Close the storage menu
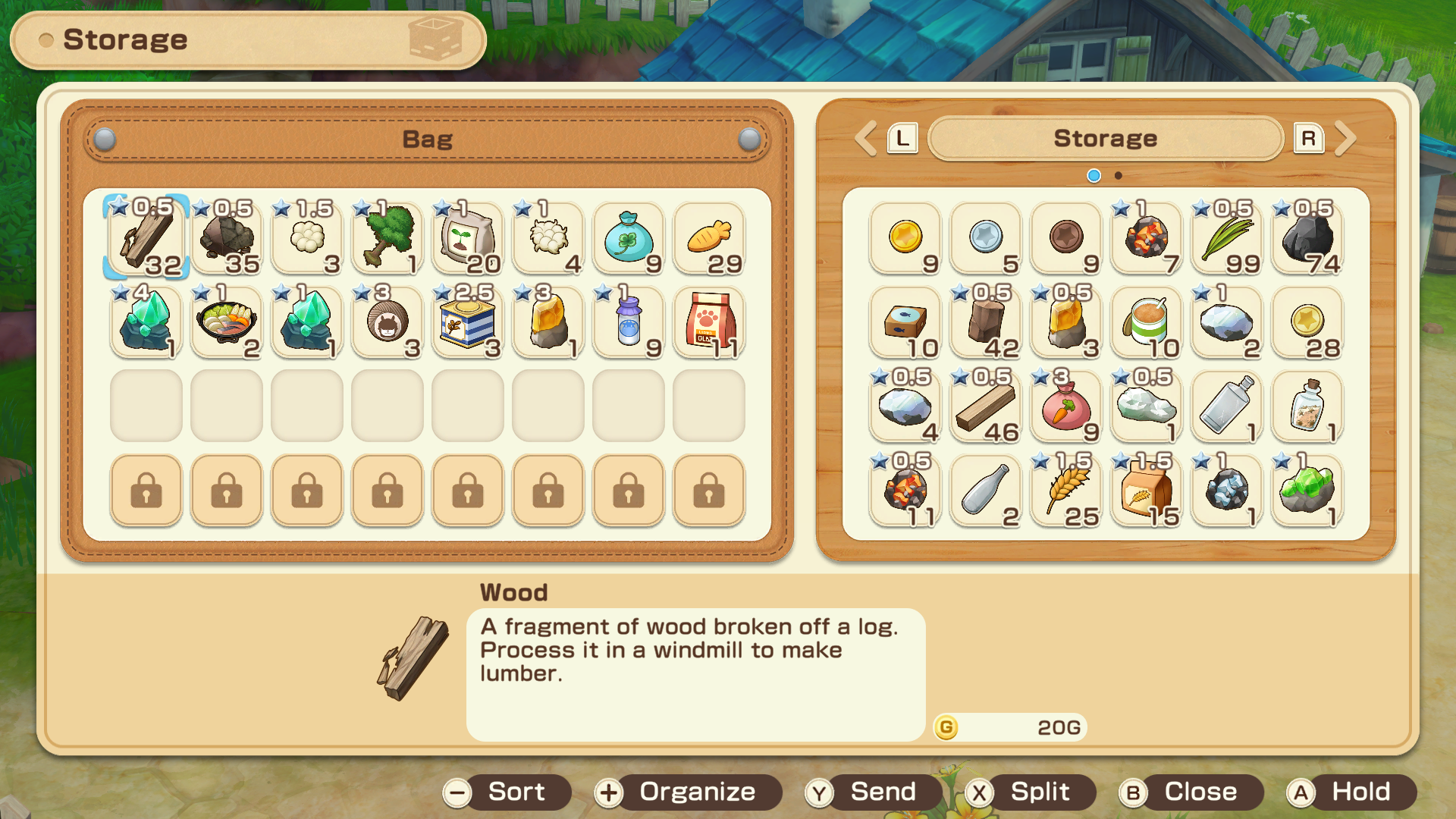This screenshot has height=819, width=1456. pos(1190,792)
